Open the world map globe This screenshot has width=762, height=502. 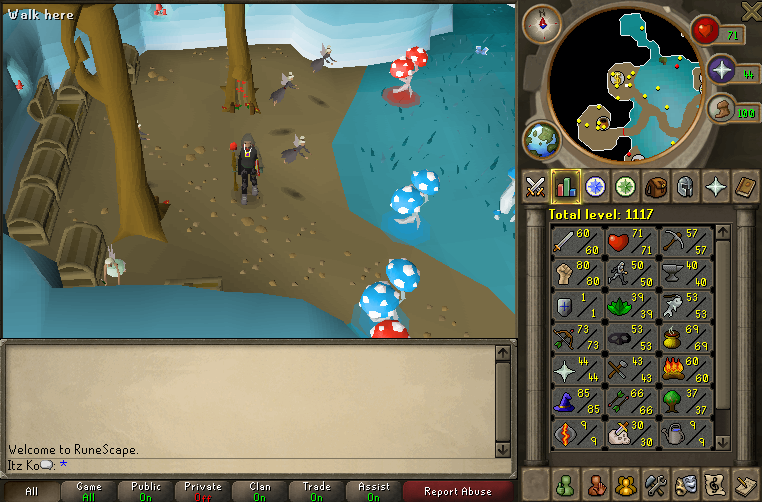541,140
